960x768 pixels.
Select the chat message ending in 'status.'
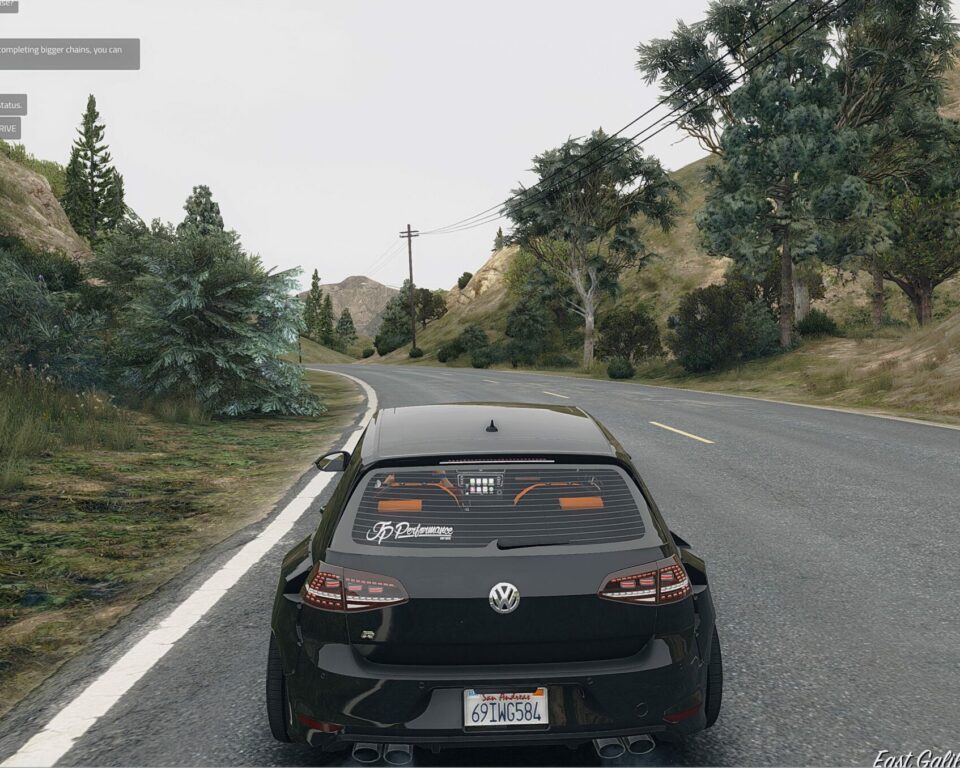point(12,104)
